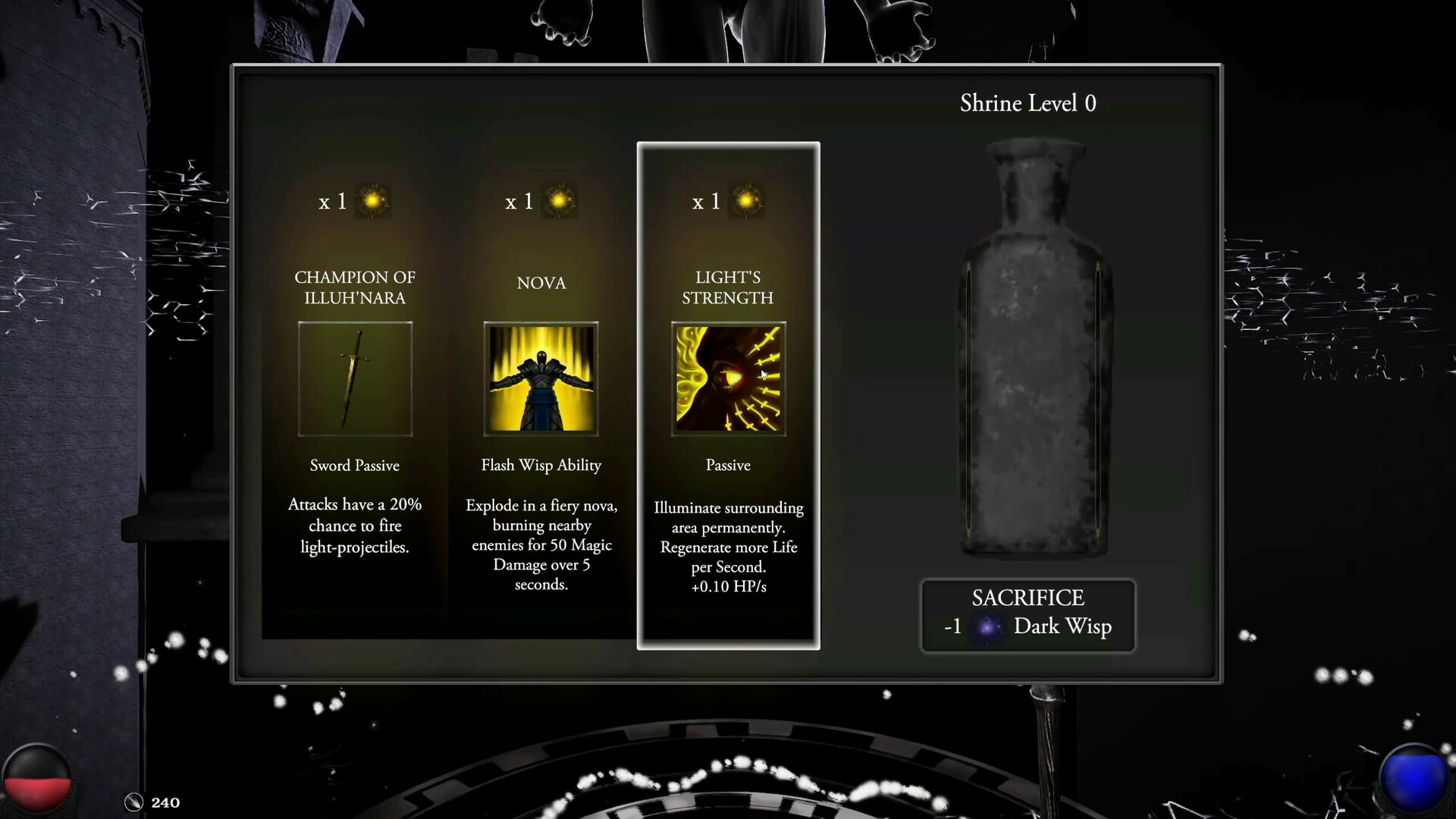The height and width of the screenshot is (819, 1456).
Task: Click the Flash Wisp Ability label
Action: click(541, 465)
